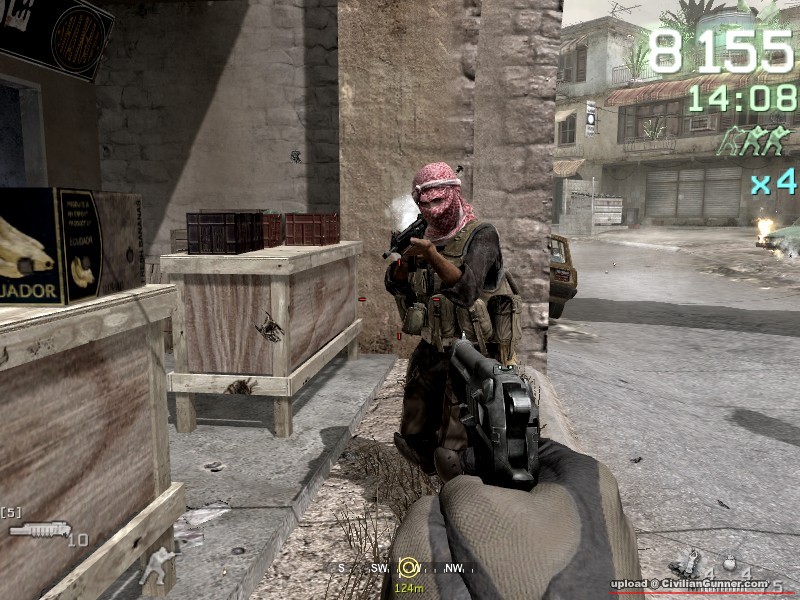The height and width of the screenshot is (600, 800).
Task: Click the yellow objective marker on compass
Action: click(408, 568)
